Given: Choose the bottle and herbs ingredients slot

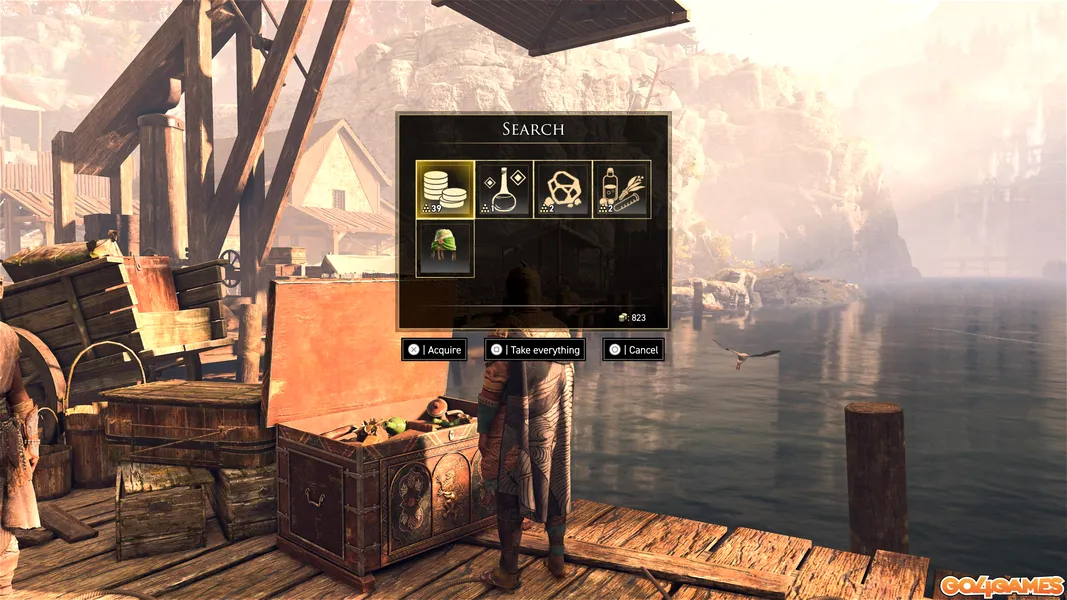Looking at the screenshot, I should tap(622, 190).
